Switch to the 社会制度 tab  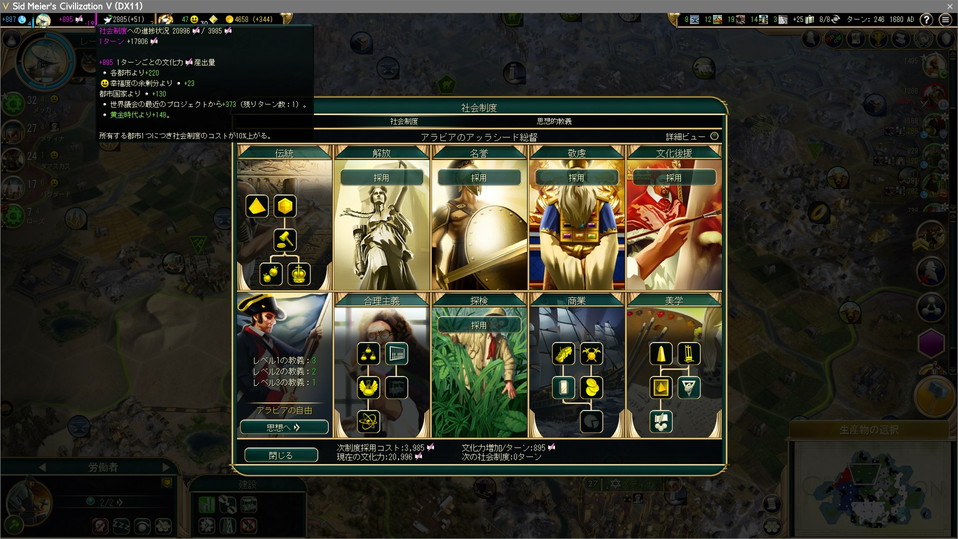[x=405, y=121]
